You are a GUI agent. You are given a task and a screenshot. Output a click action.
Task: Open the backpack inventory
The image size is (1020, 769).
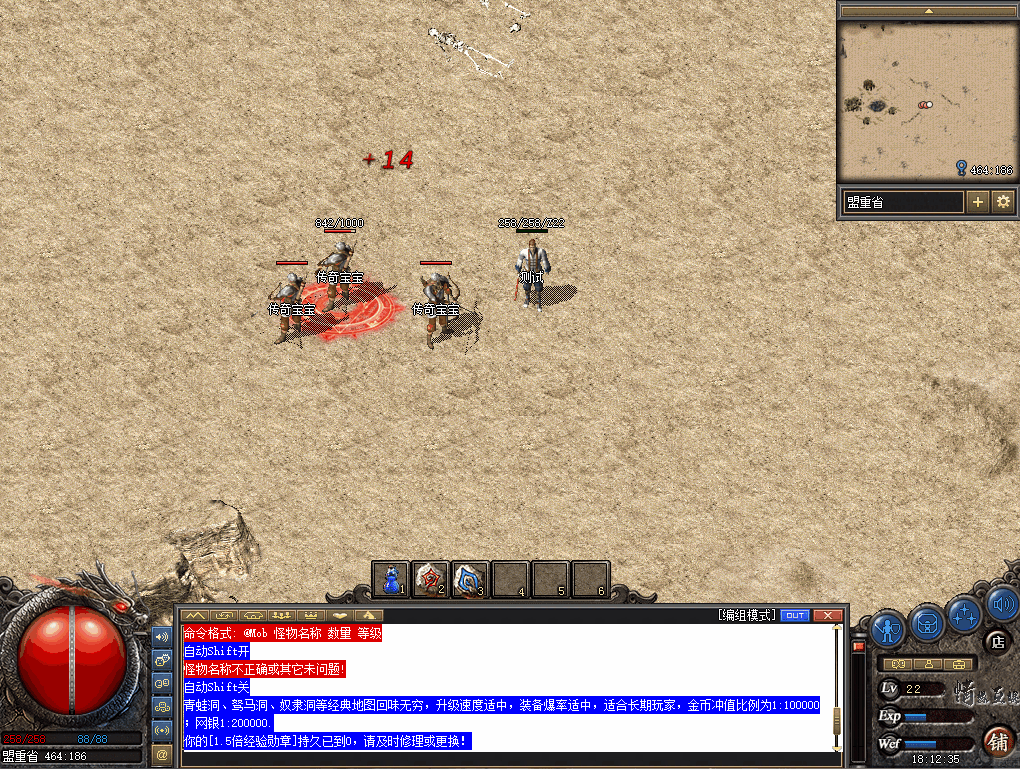coord(927,625)
